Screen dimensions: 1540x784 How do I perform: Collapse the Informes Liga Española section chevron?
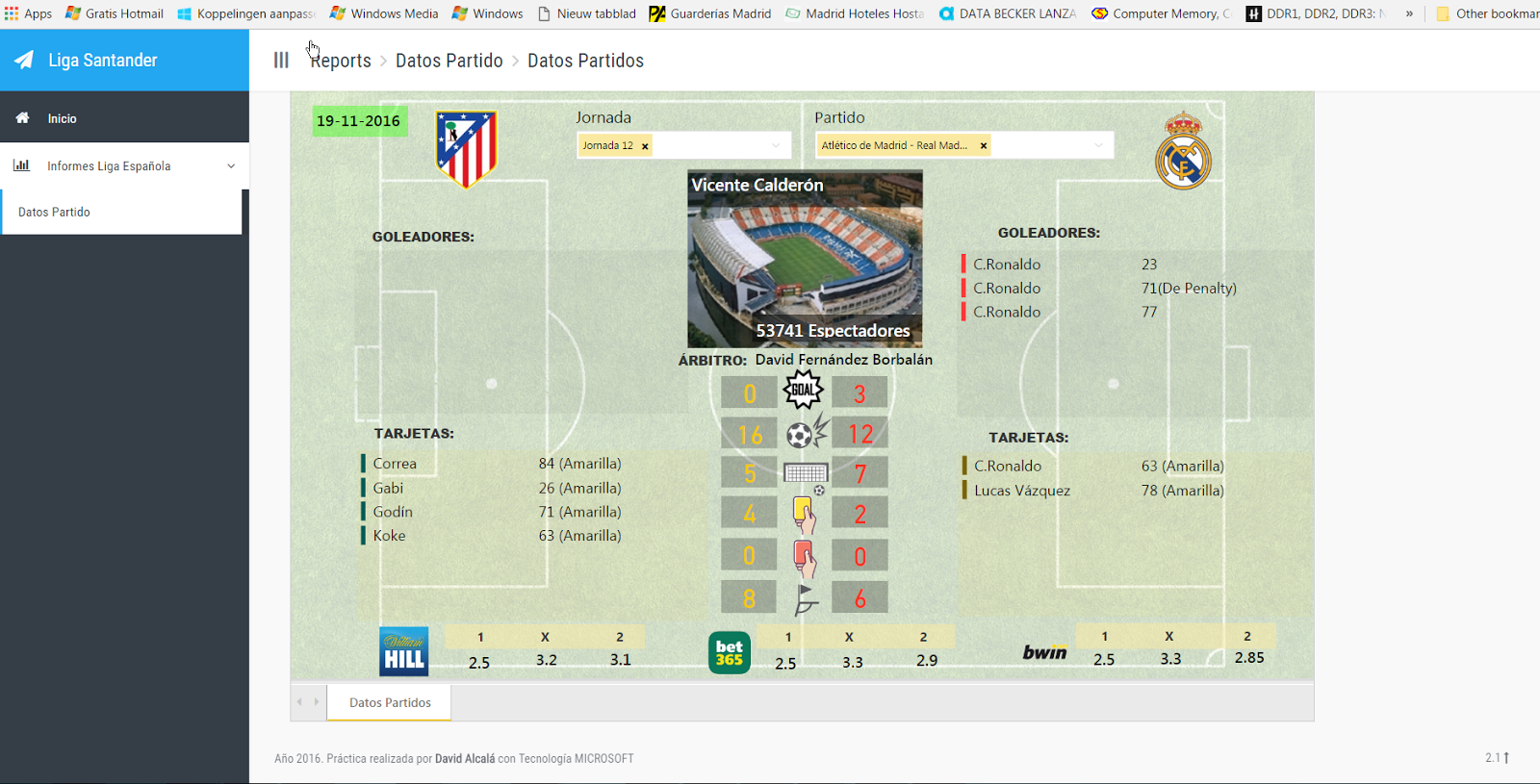[x=231, y=165]
